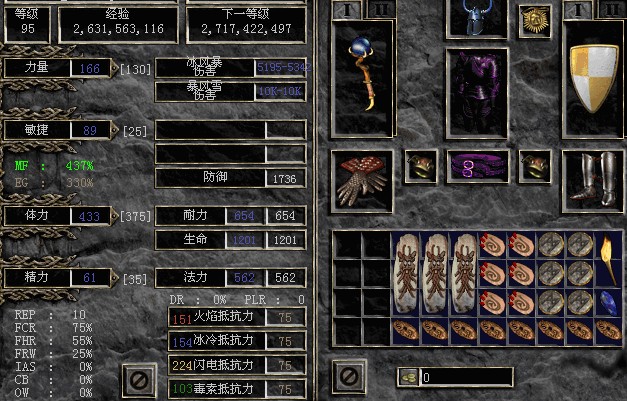Viewport: 627px width, 401px height.
Task: Select the blue sapphire gem
Action: pyautogui.click(x=608, y=302)
